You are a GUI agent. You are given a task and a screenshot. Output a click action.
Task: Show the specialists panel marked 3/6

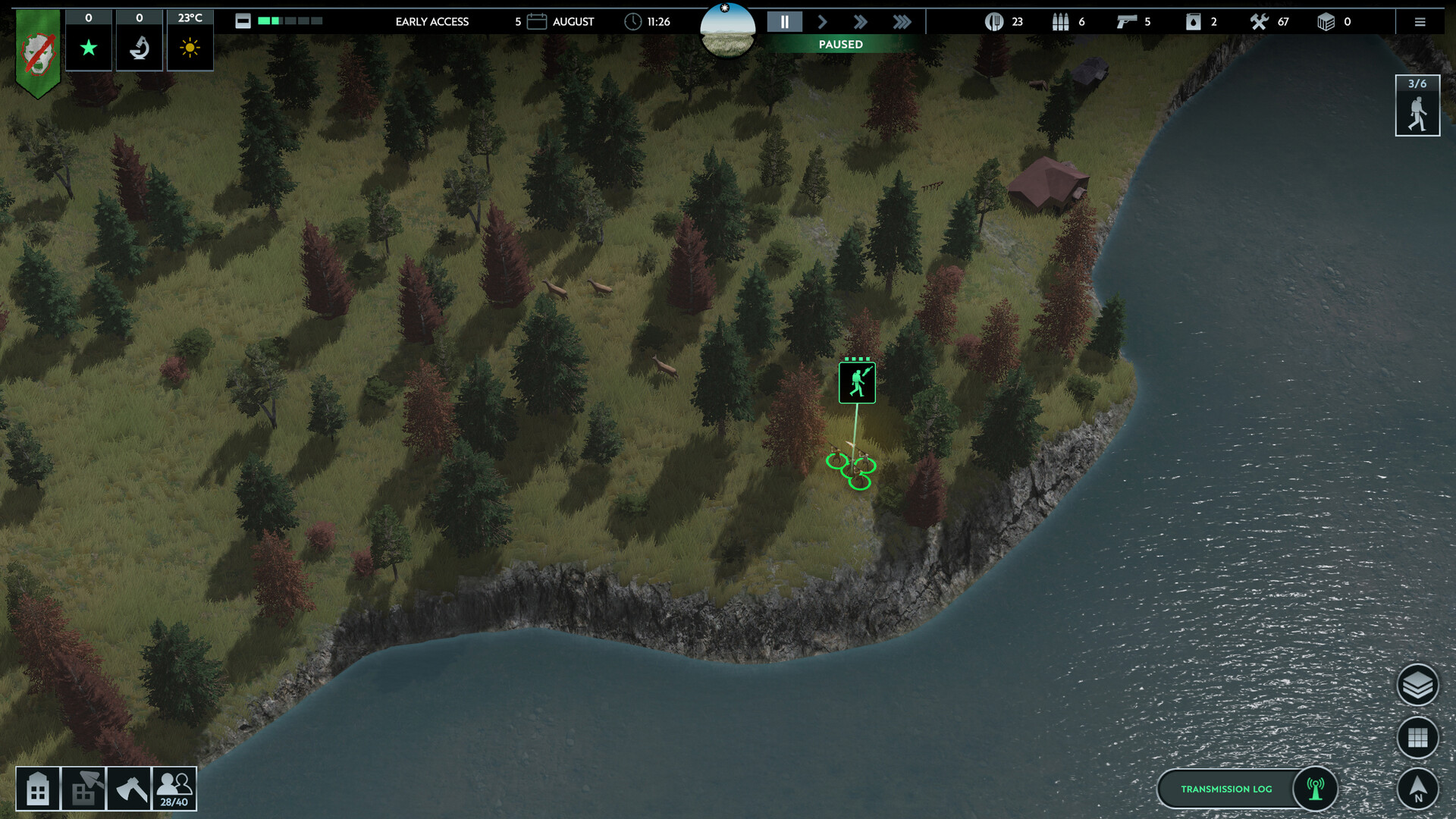tap(1417, 106)
